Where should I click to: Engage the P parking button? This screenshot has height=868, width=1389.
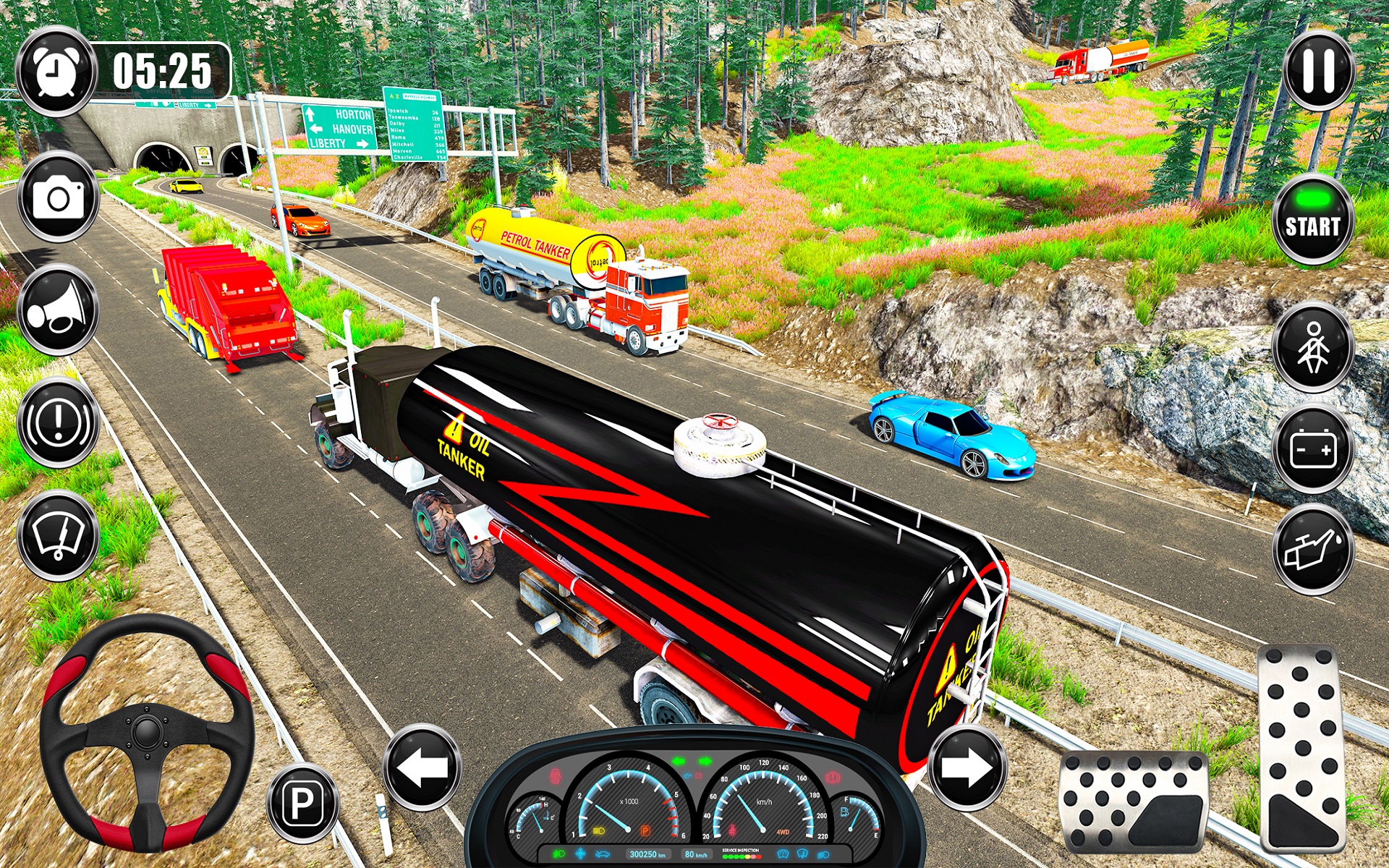tap(302, 802)
